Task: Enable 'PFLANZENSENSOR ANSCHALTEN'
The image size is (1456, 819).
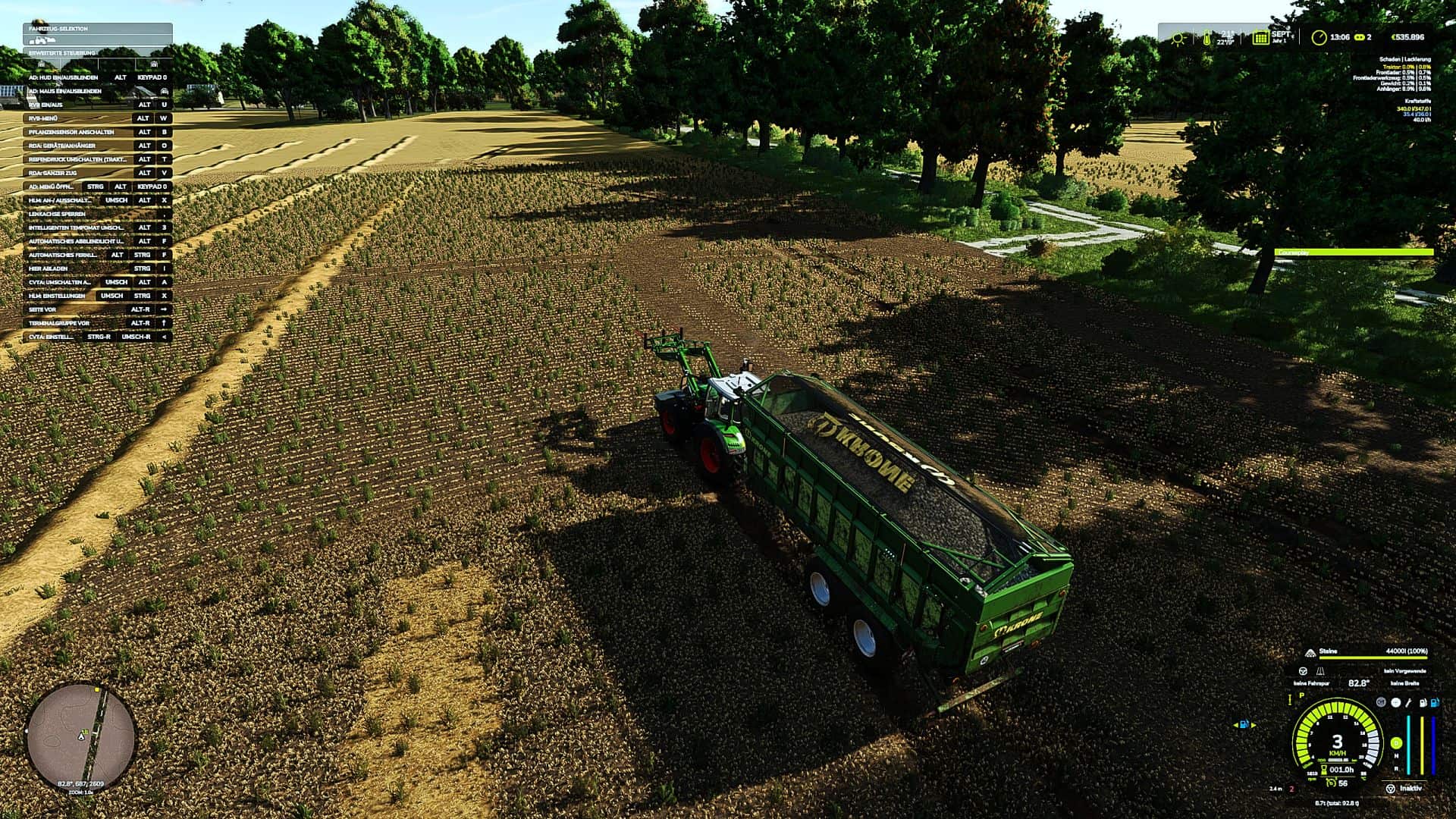Action: click(x=72, y=132)
